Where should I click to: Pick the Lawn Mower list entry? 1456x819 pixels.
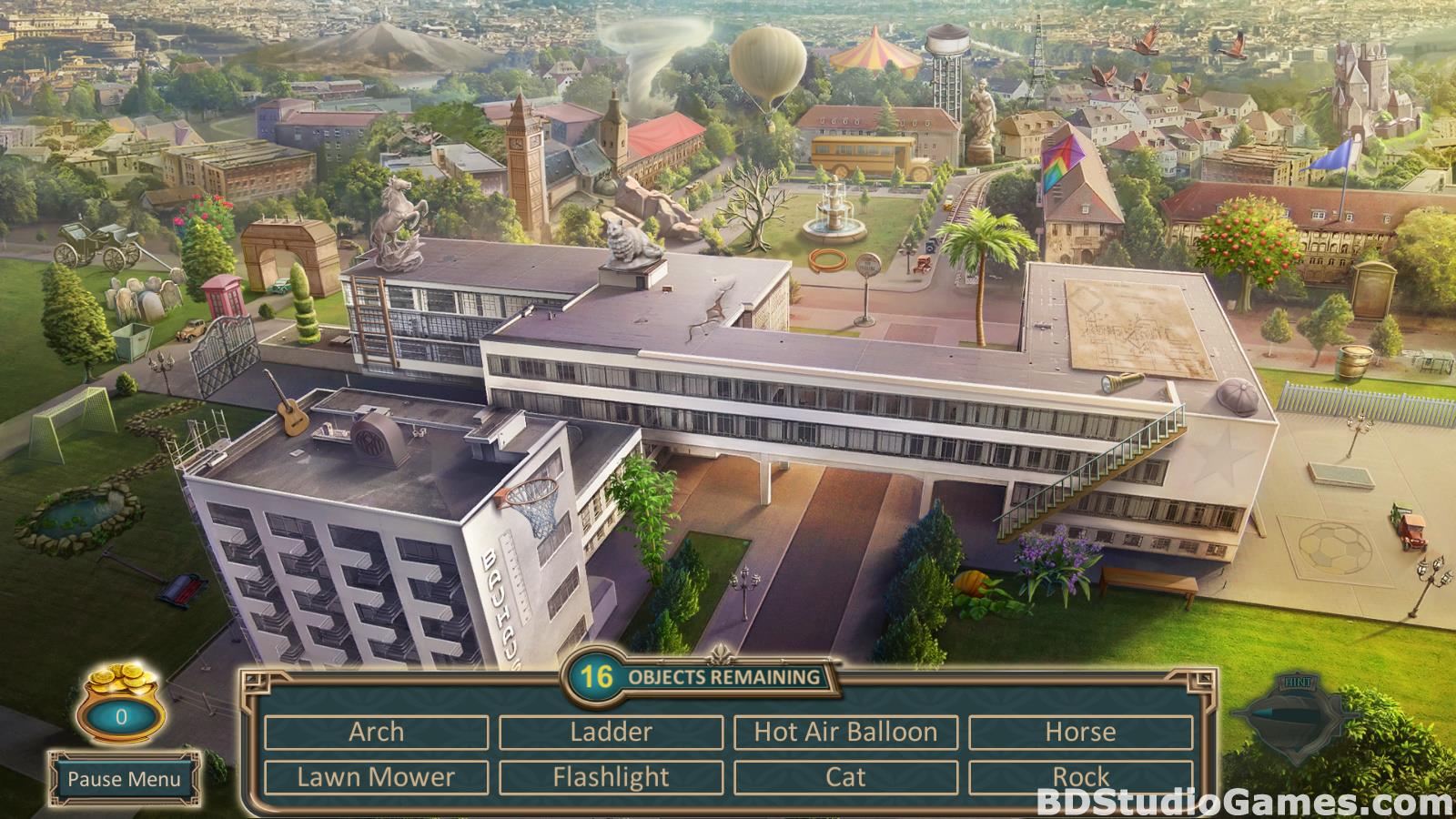pyautogui.click(x=376, y=777)
